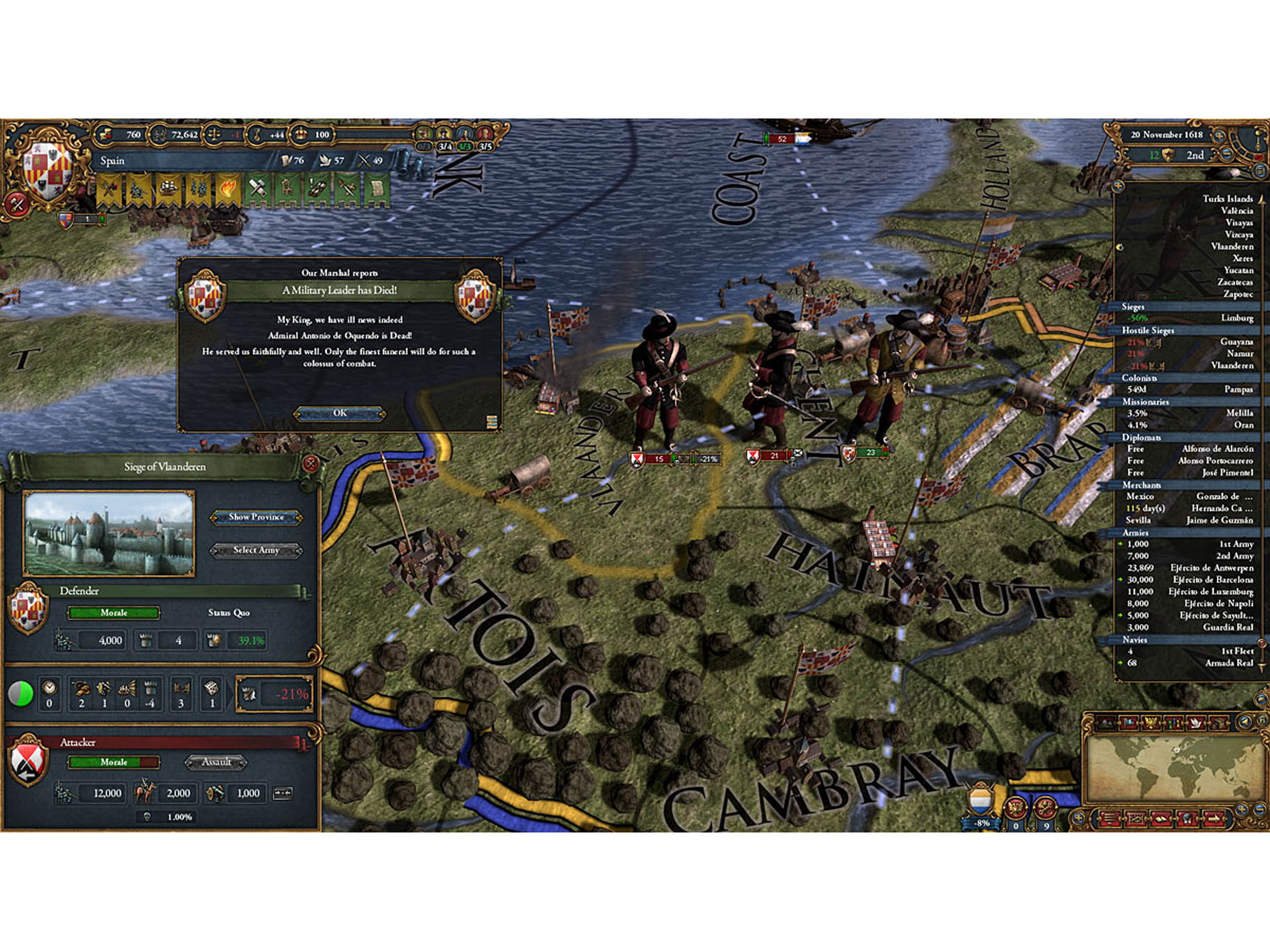This screenshot has width=1270, height=952.
Task: Click the imperial eagle mapmode icon
Action: pyautogui.click(x=1150, y=722)
